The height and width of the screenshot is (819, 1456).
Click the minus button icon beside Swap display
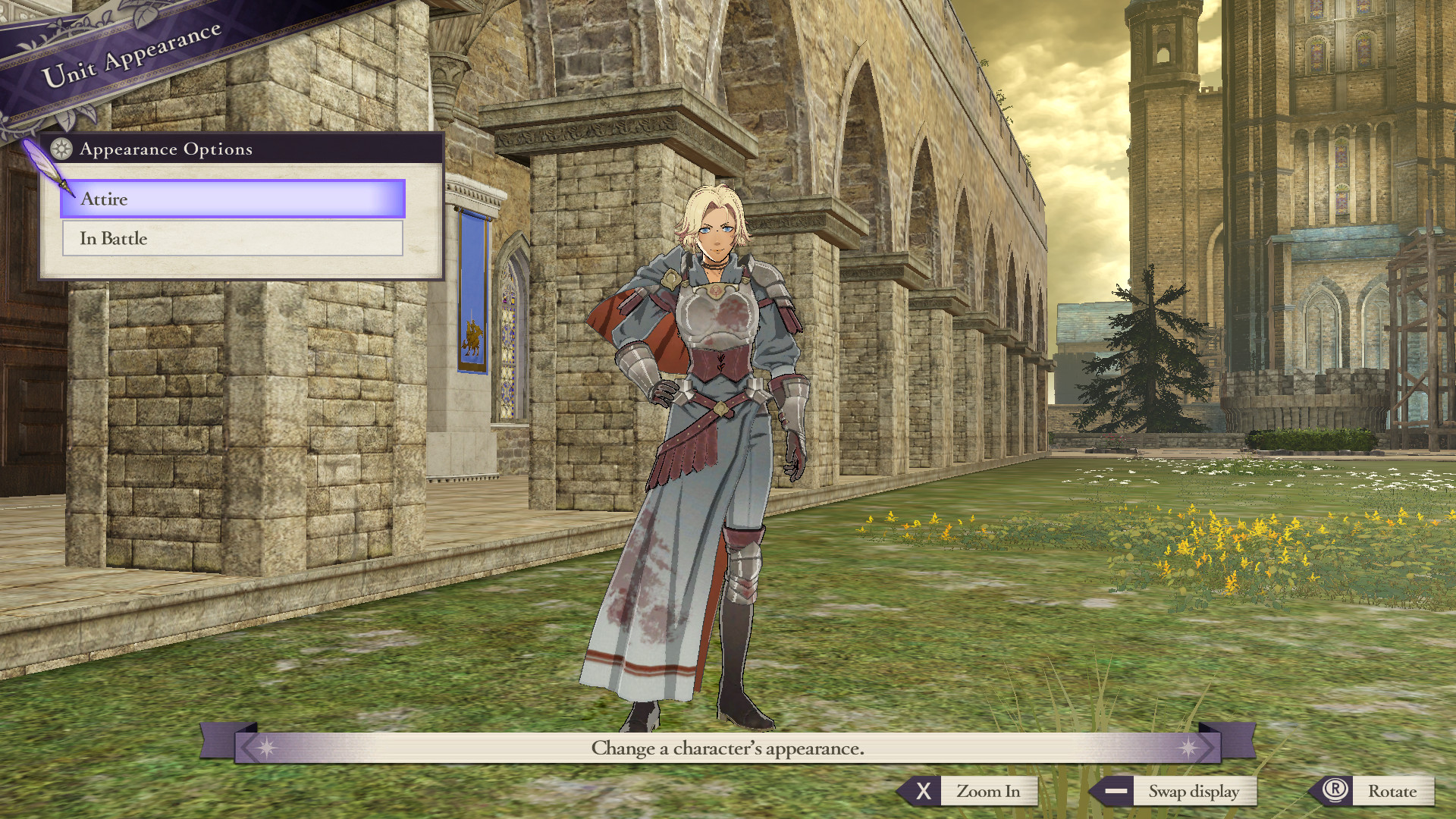point(1115,791)
